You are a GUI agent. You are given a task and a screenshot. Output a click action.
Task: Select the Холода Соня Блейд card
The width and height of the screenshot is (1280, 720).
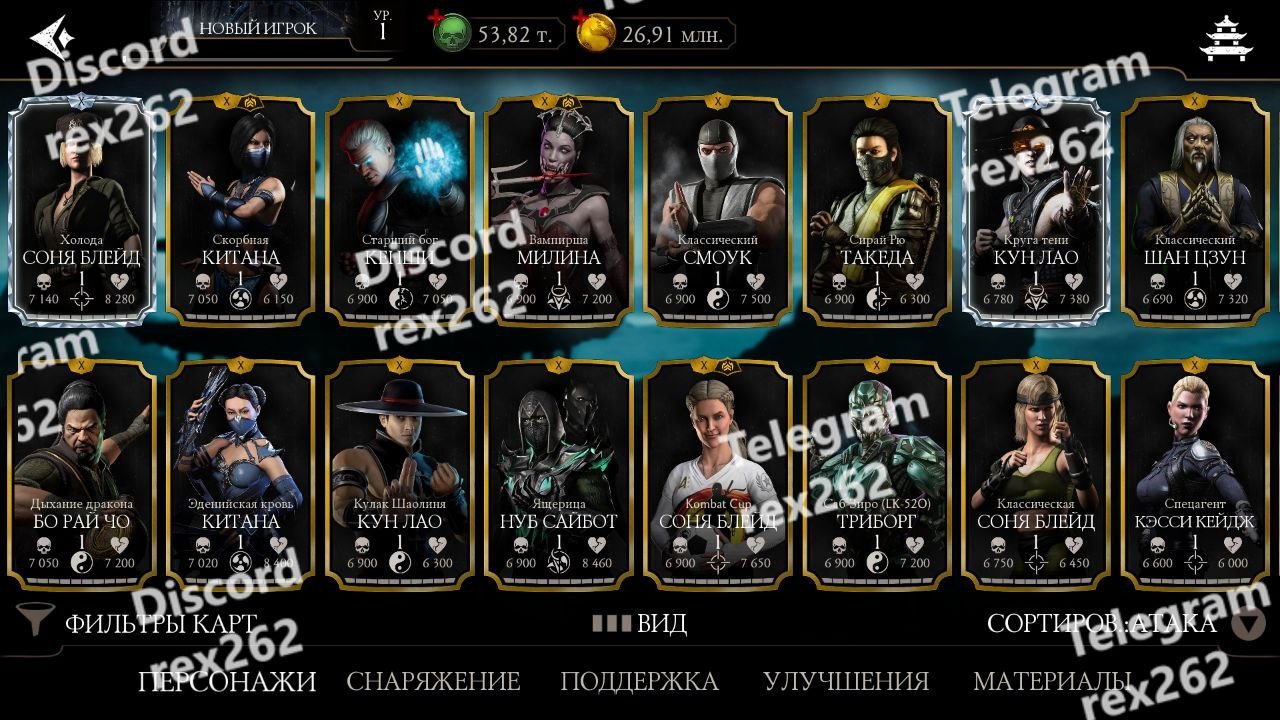pos(82,210)
